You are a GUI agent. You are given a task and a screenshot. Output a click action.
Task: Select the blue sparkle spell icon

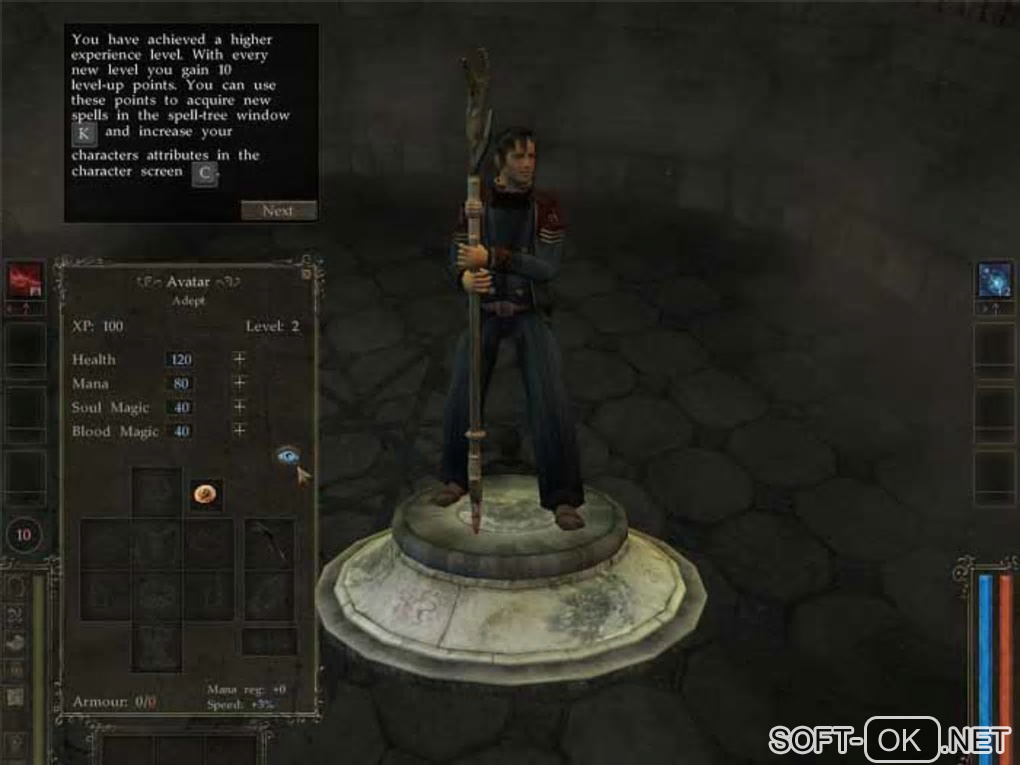[x=995, y=281]
